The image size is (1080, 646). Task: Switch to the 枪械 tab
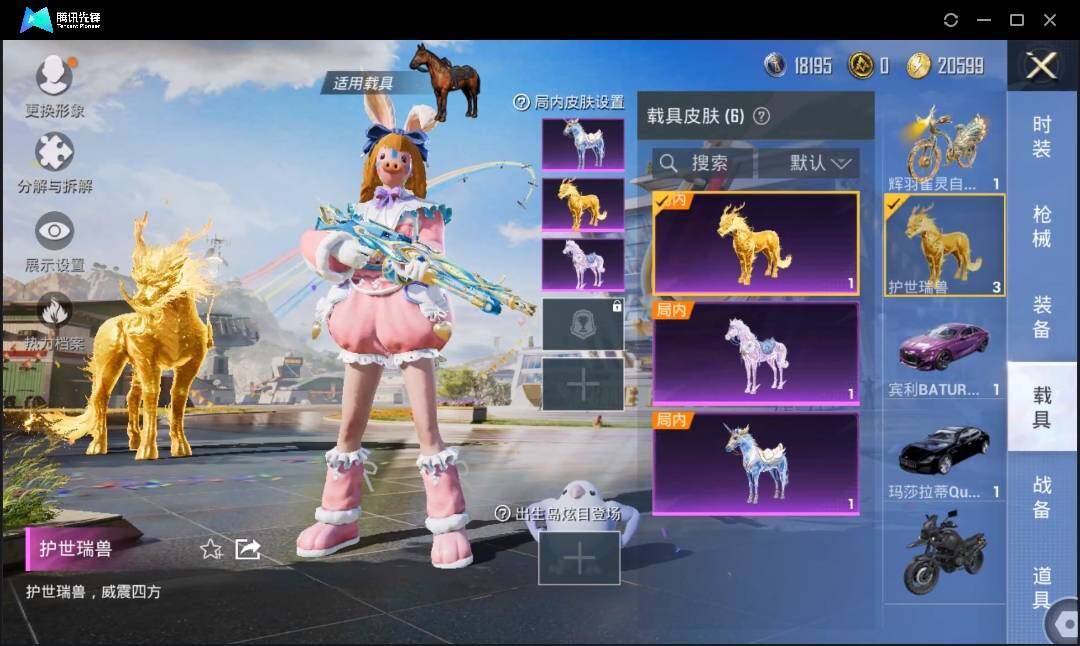(1042, 226)
